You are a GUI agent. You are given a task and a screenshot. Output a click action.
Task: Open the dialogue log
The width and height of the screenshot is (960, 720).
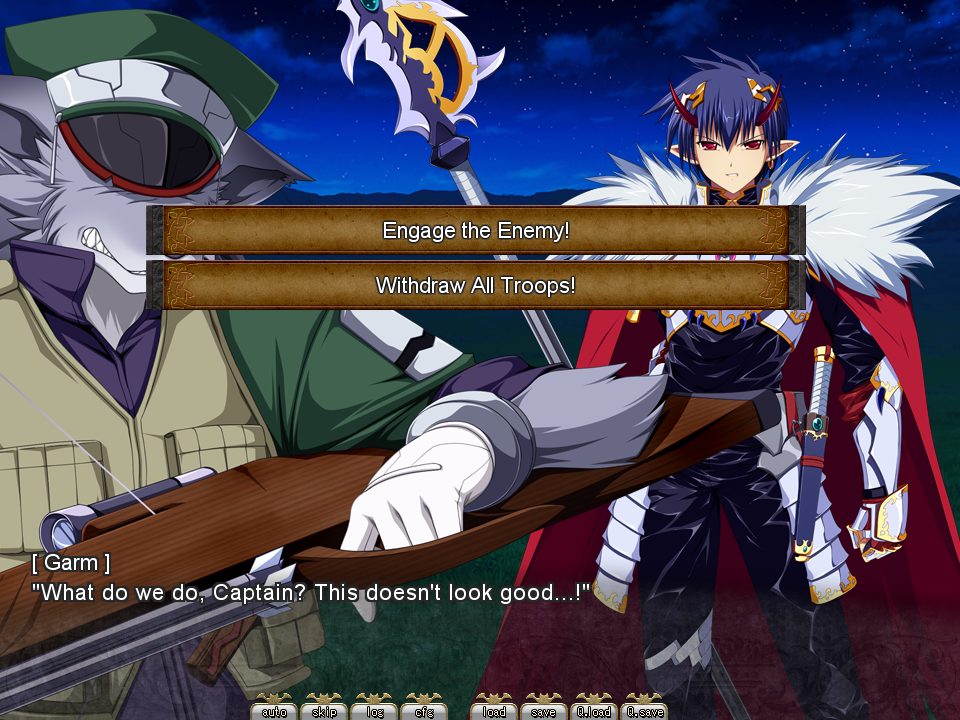(x=374, y=710)
